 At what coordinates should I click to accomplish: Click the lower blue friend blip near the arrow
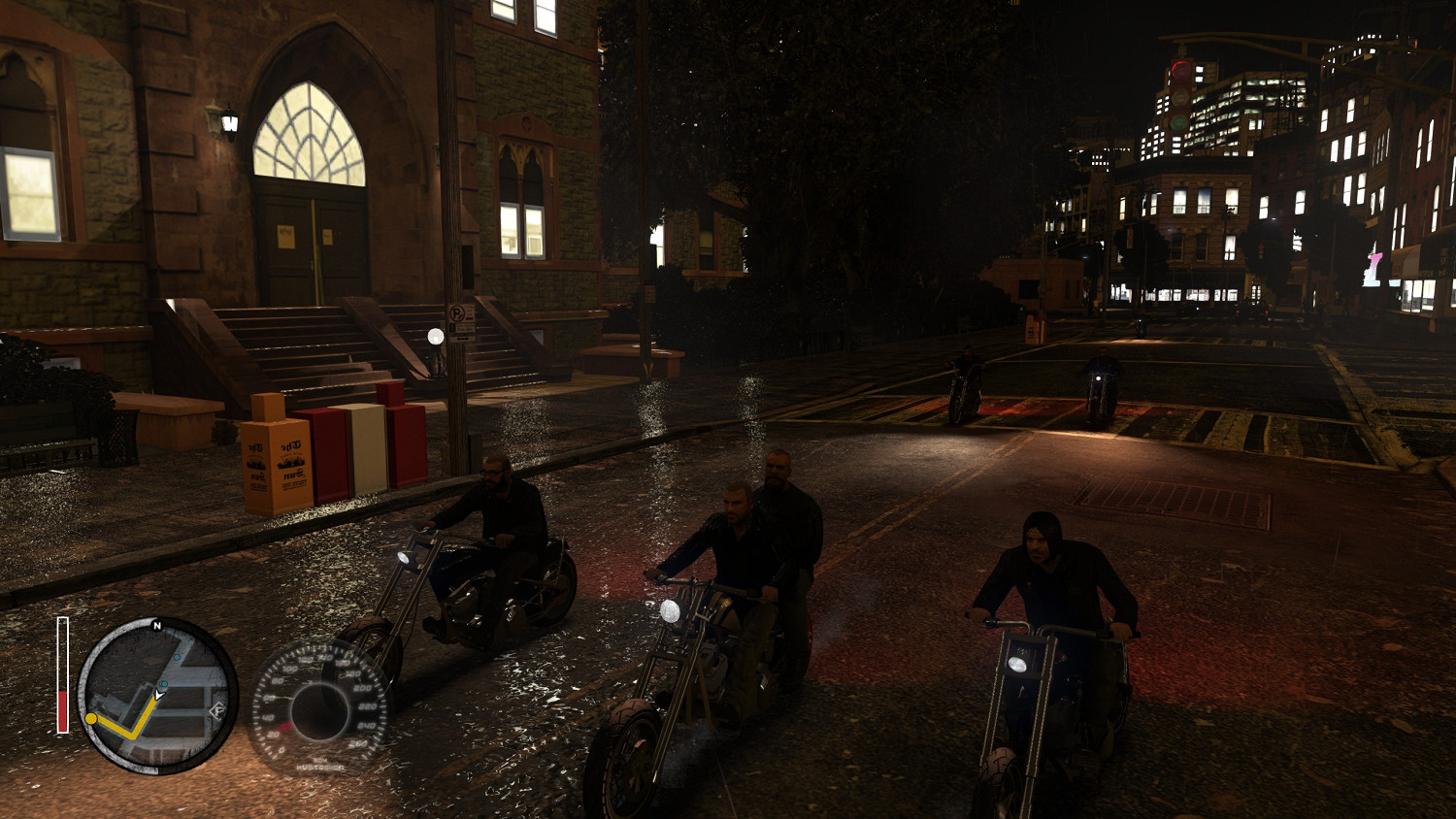162,683
